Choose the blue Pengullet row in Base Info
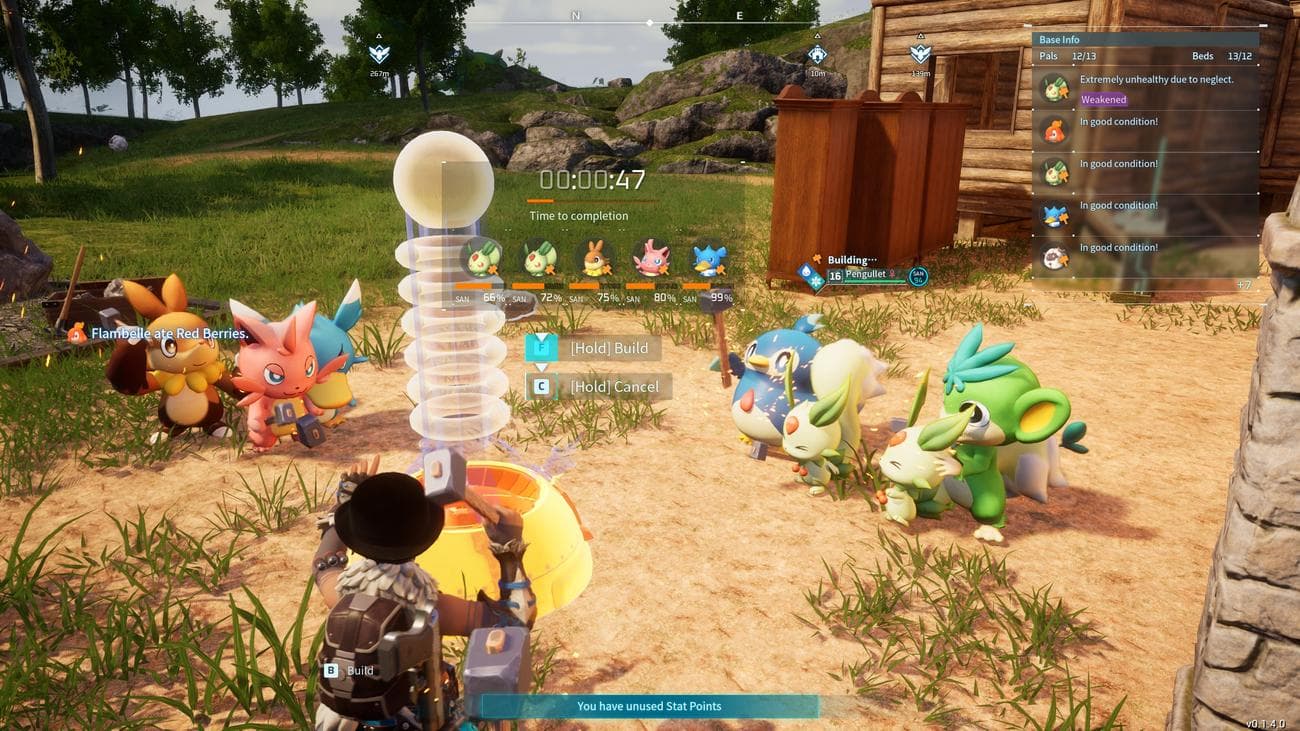Screen dimensions: 1300x731 pyautogui.click(x=1144, y=214)
